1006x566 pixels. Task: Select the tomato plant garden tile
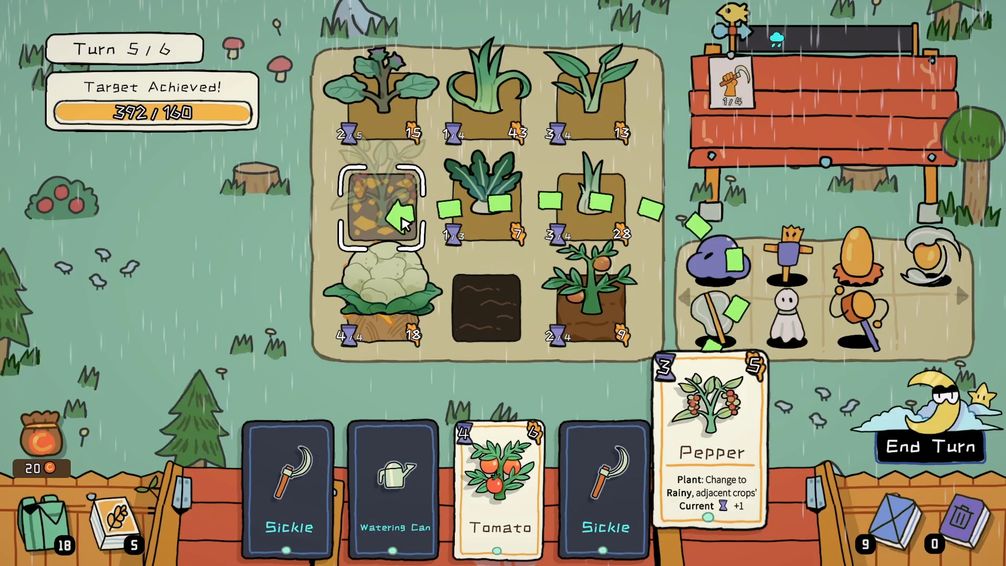click(590, 292)
